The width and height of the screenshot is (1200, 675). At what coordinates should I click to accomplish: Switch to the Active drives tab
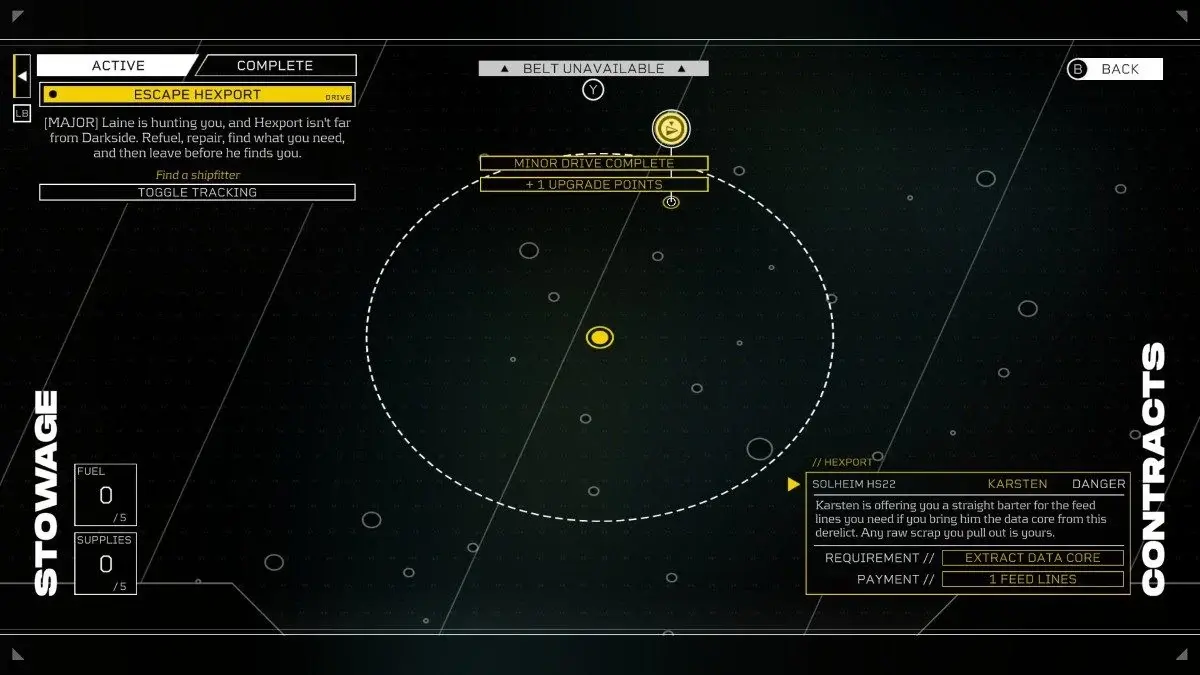click(118, 66)
